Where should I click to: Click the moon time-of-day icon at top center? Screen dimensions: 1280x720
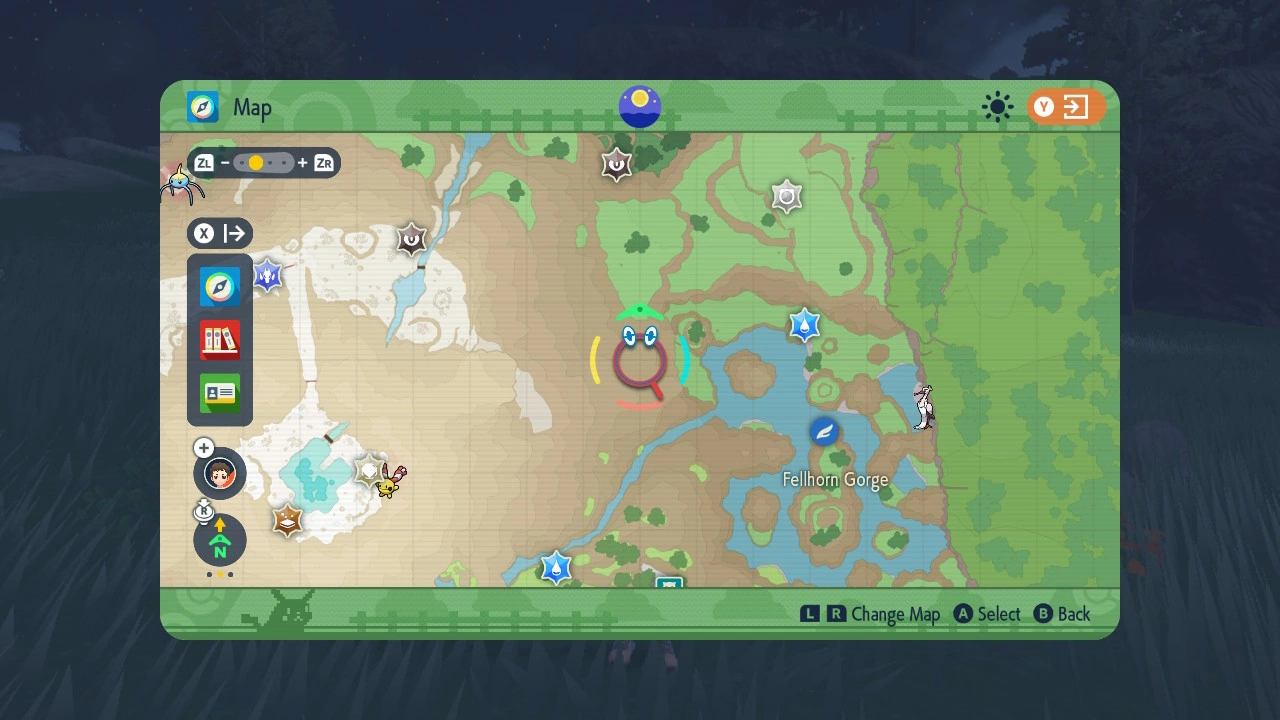(x=639, y=106)
